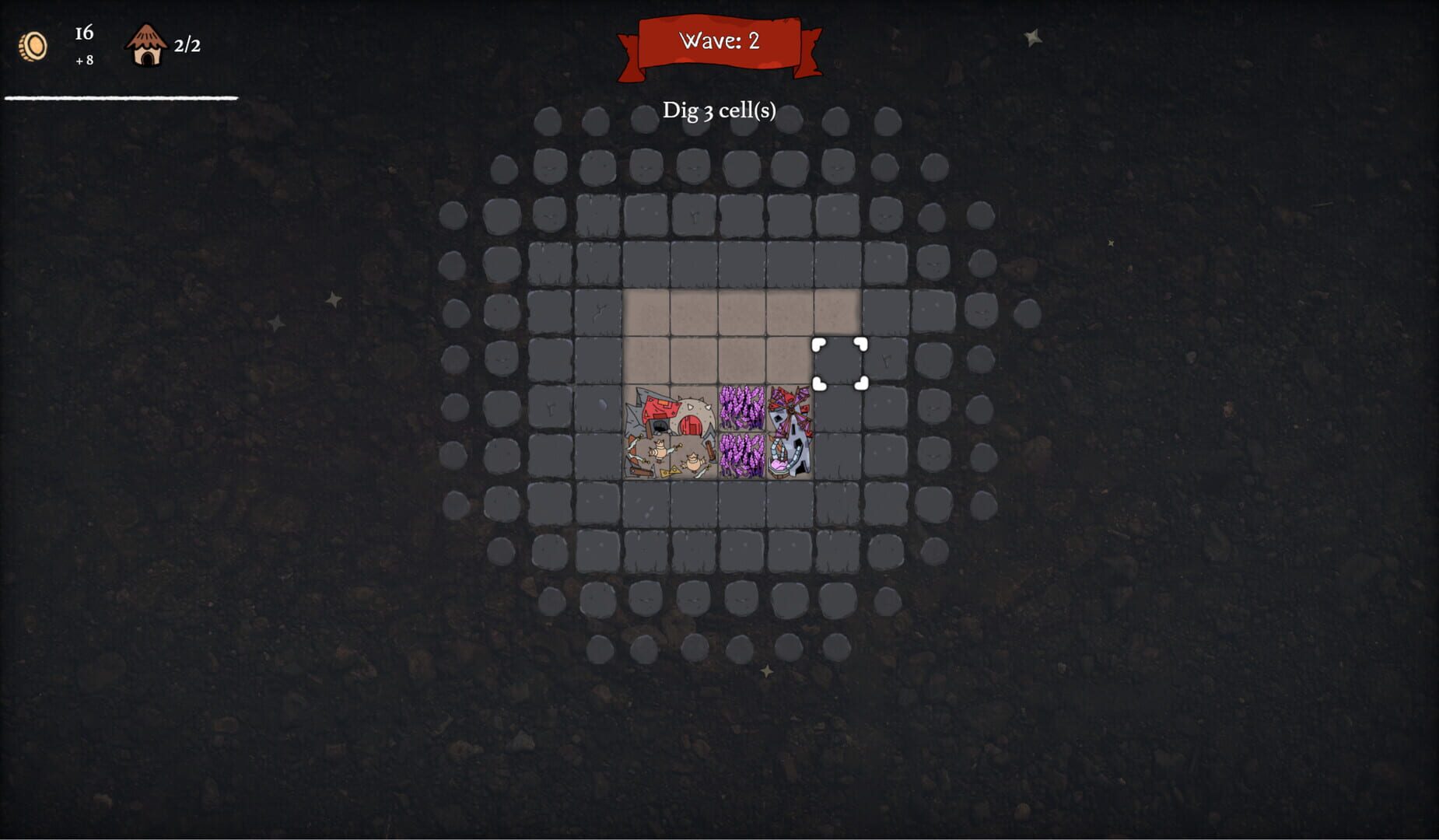Screen dimensions: 1439x840
Task: Switch focus to the Wave counter display
Action: coord(719,43)
